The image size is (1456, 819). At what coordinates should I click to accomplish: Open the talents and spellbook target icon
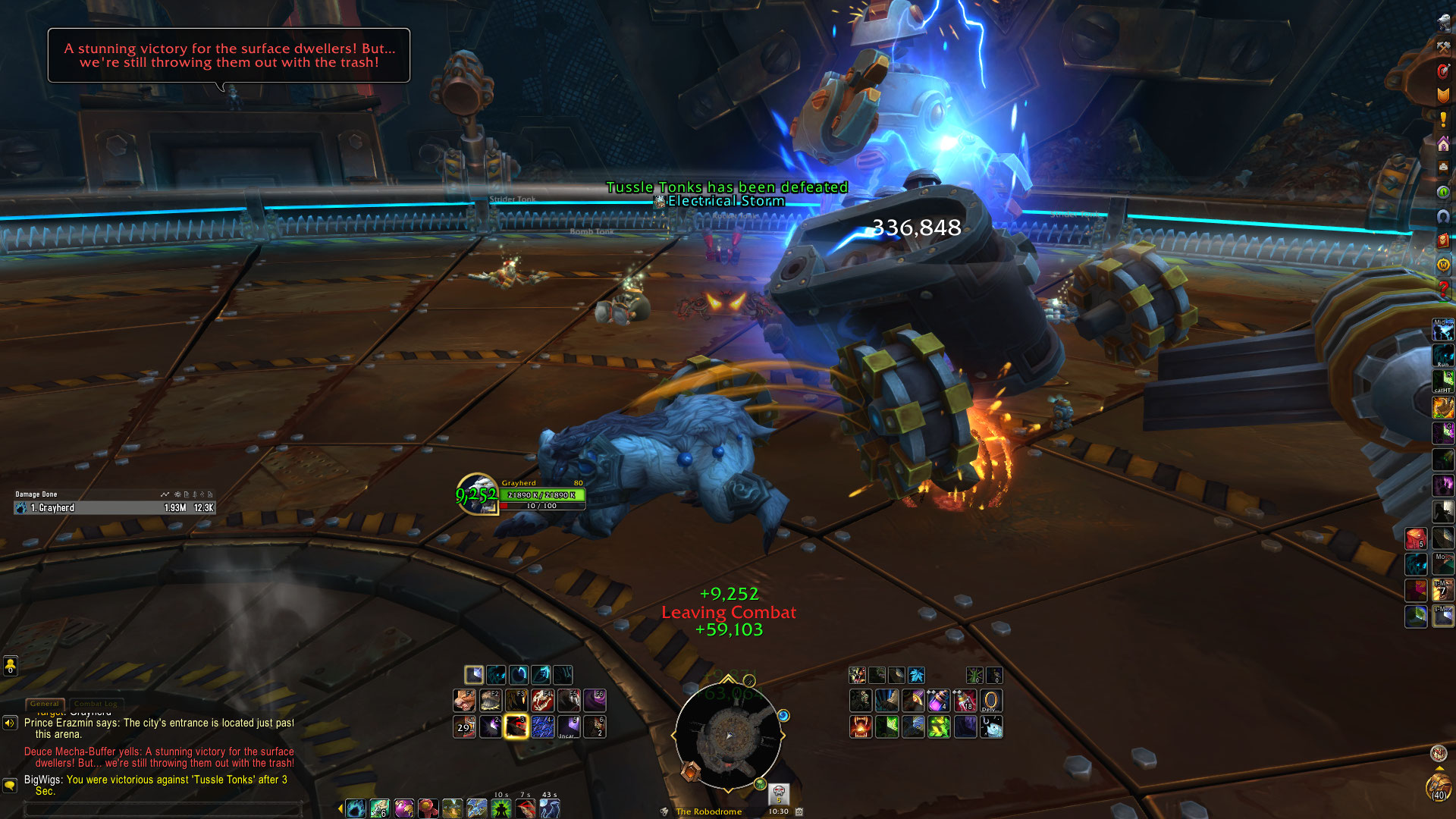click(1443, 71)
